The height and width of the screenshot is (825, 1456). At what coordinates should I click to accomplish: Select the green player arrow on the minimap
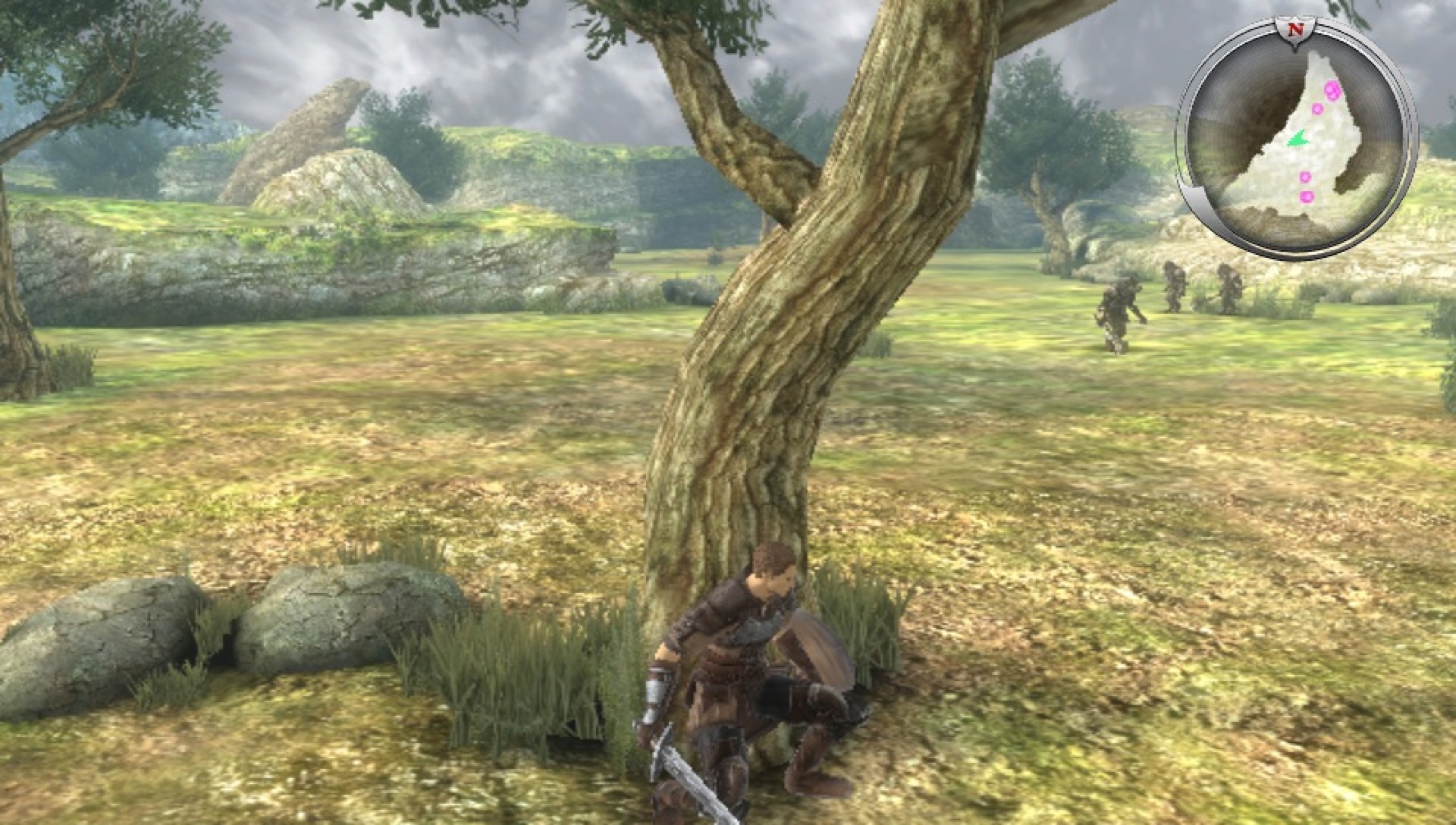1299,139
